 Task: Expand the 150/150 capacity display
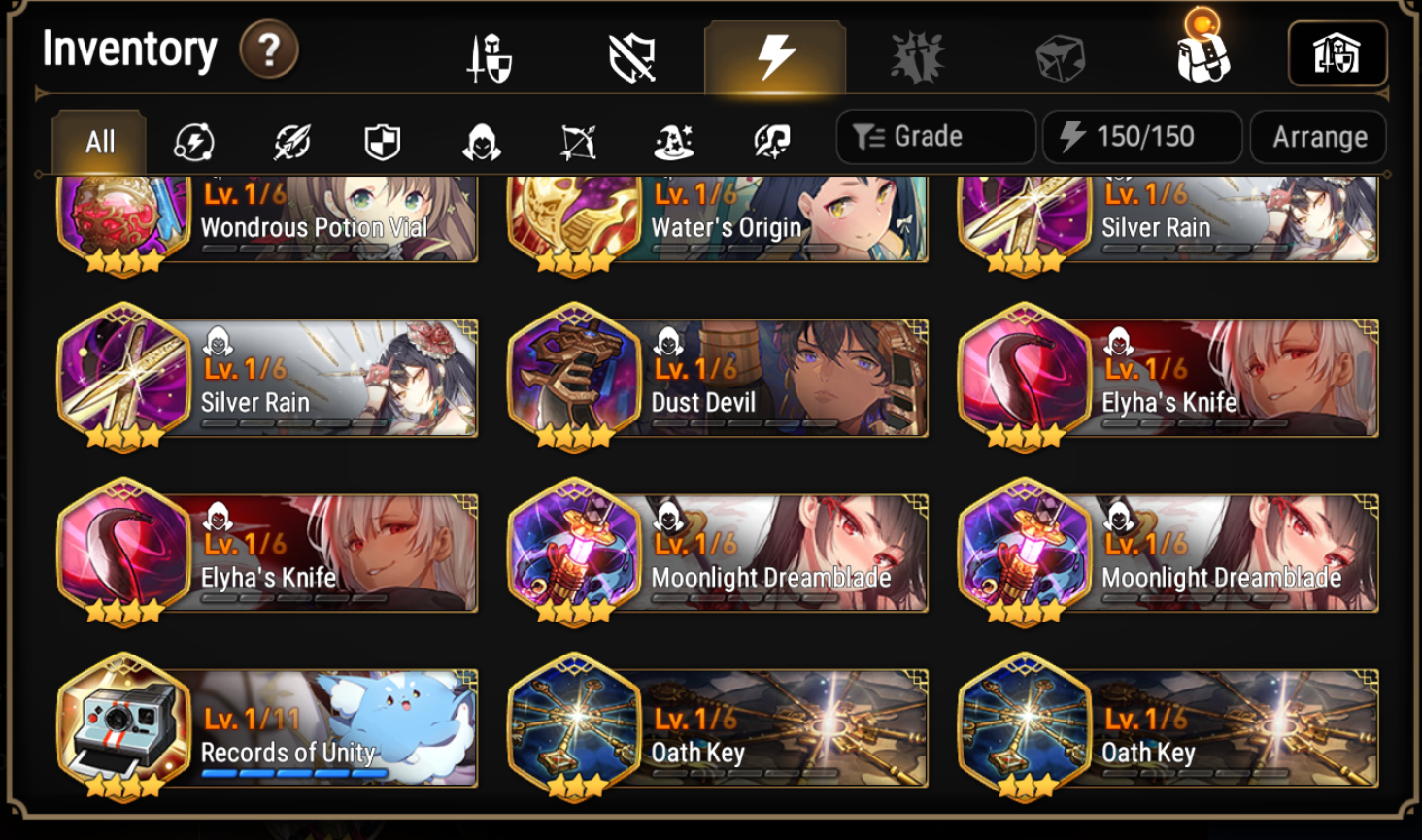1141,136
